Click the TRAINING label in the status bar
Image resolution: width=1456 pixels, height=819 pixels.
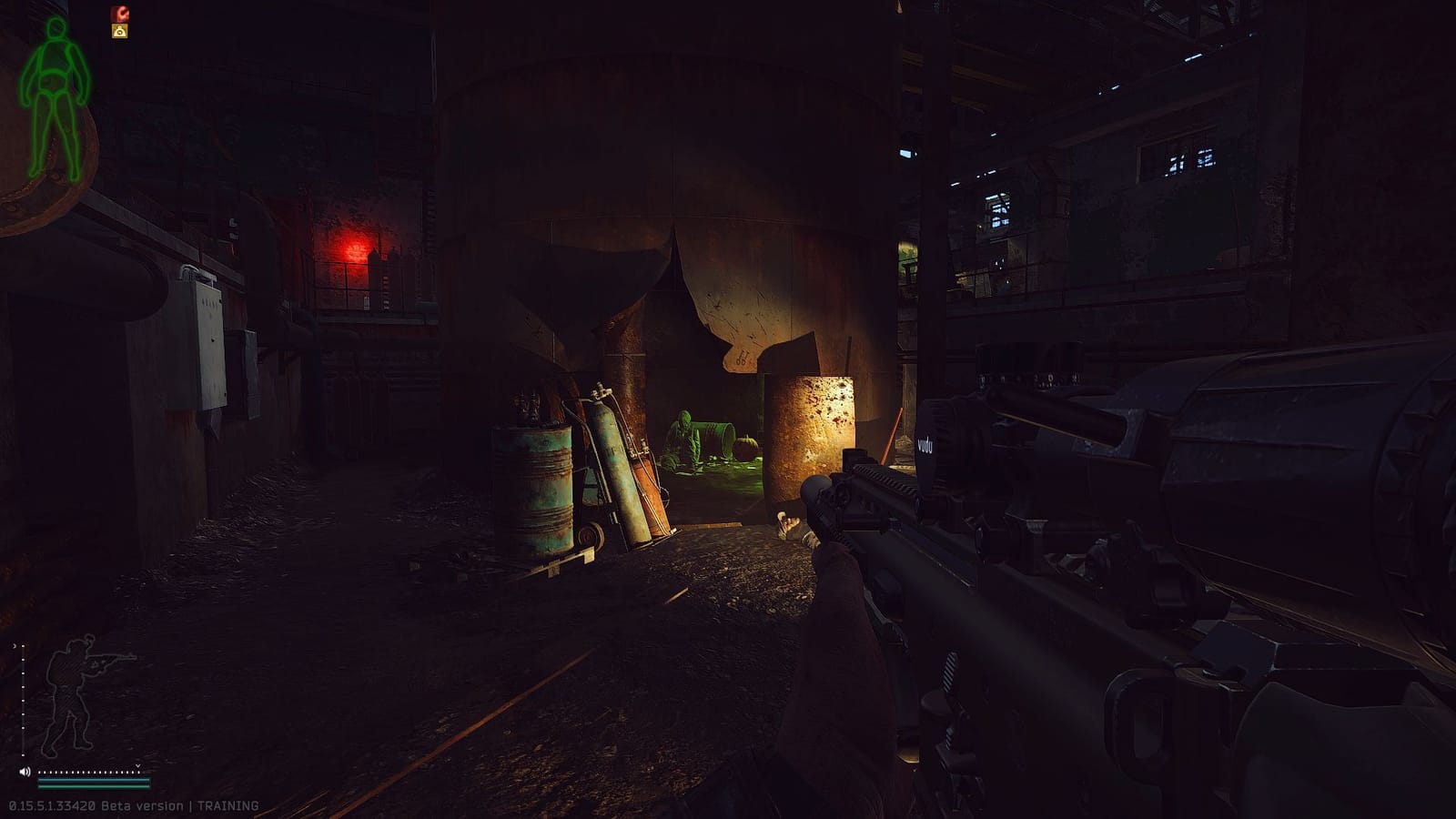[x=227, y=805]
